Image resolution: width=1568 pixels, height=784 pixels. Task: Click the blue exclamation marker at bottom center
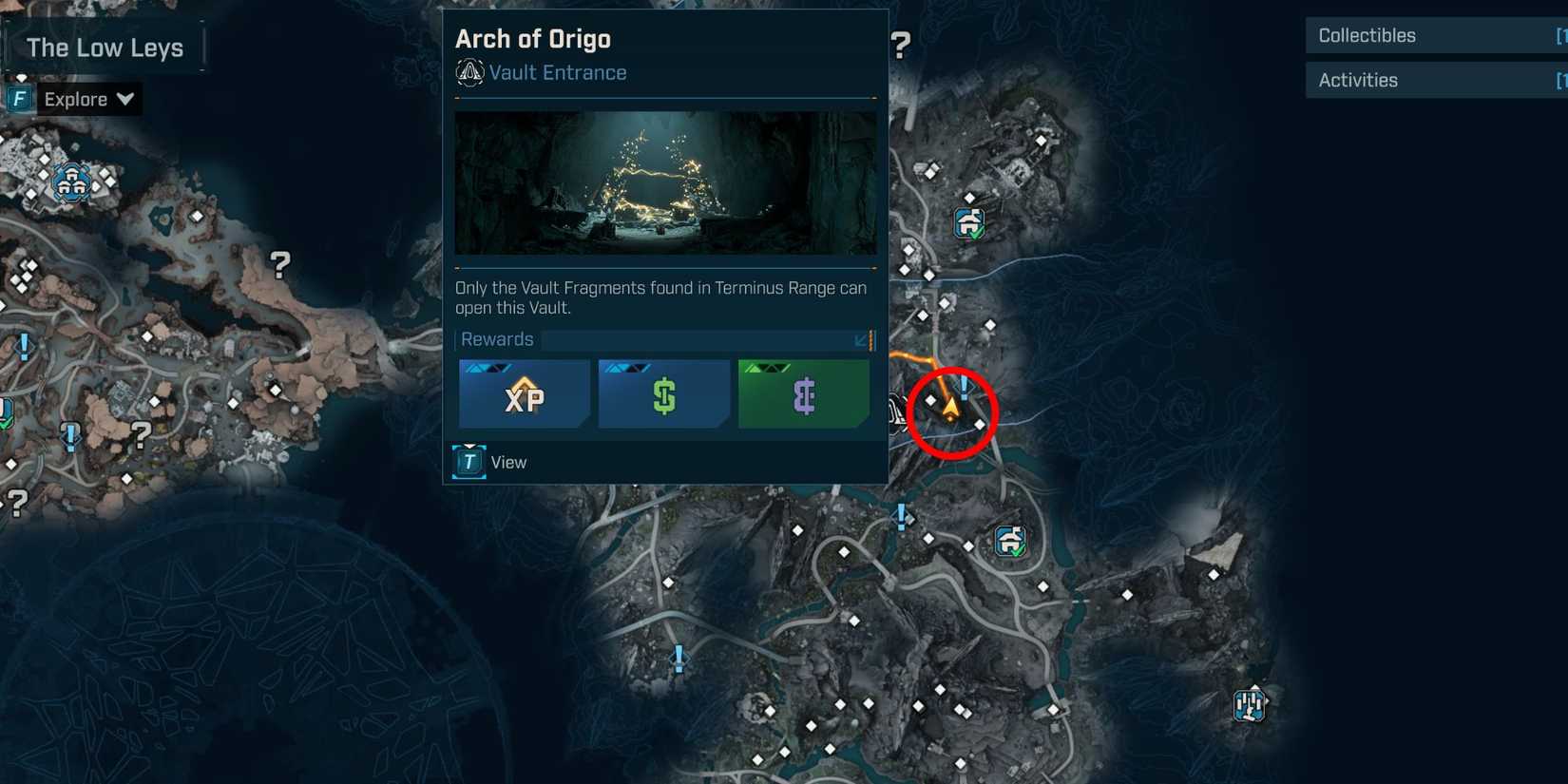point(679,656)
